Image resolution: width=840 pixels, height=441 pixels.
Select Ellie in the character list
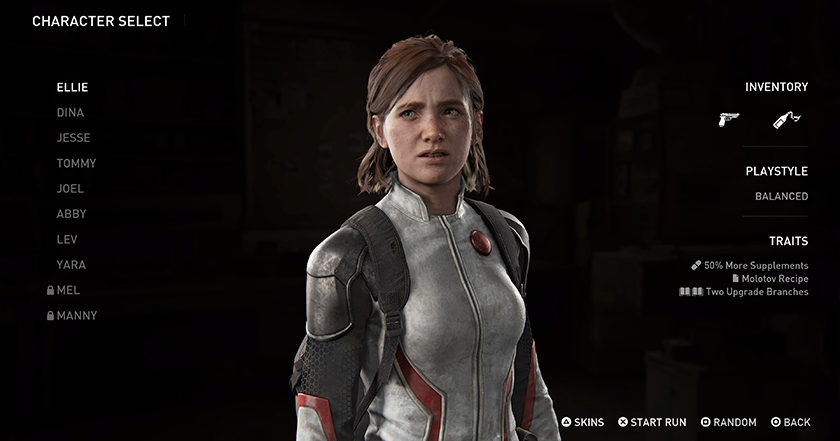(72, 88)
